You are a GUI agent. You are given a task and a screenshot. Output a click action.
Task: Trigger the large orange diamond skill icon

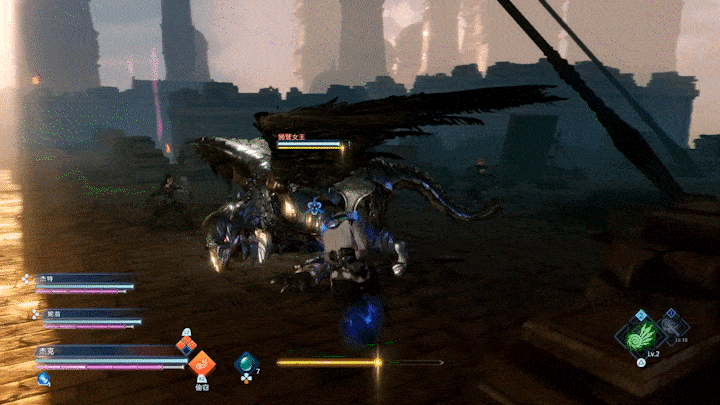click(x=202, y=365)
